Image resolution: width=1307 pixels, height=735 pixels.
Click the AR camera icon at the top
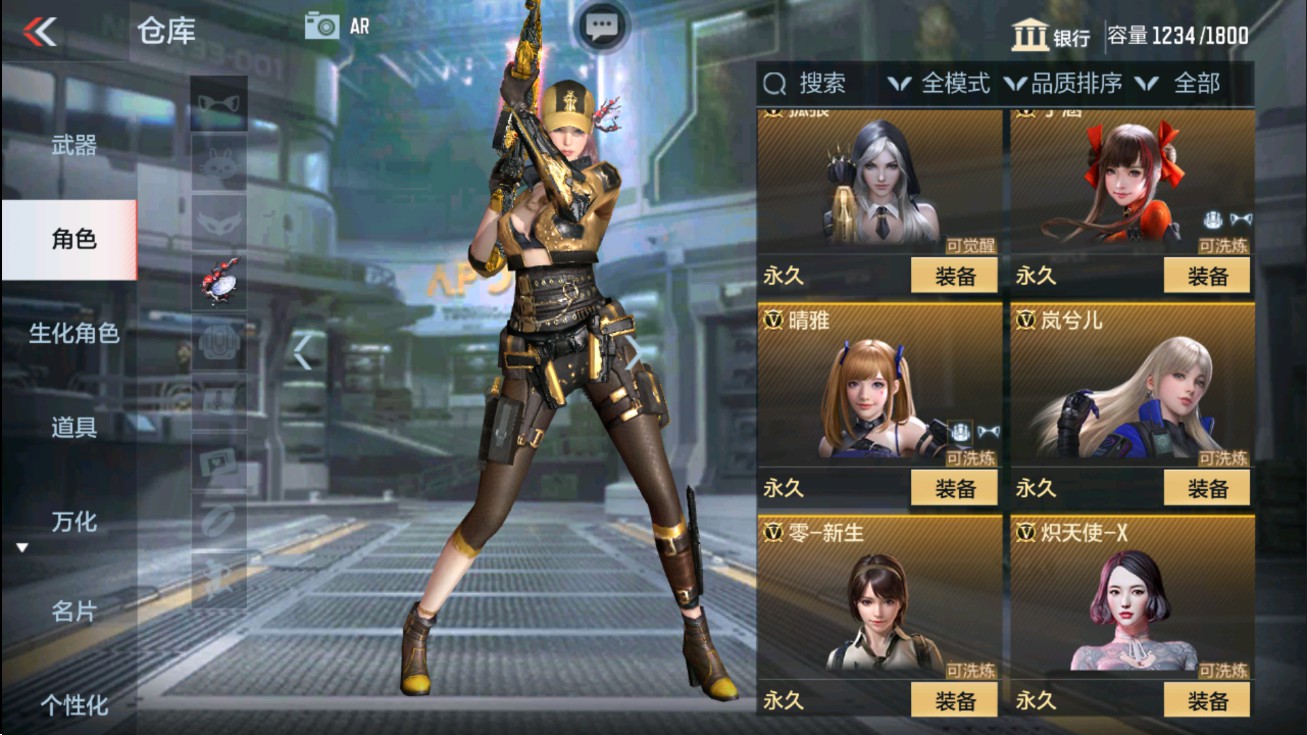(322, 27)
